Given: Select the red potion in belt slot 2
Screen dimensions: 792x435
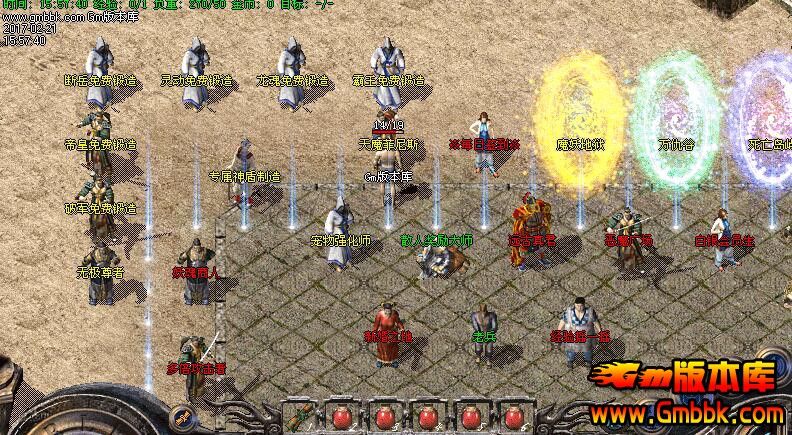Looking at the screenshot, I should (341, 417).
